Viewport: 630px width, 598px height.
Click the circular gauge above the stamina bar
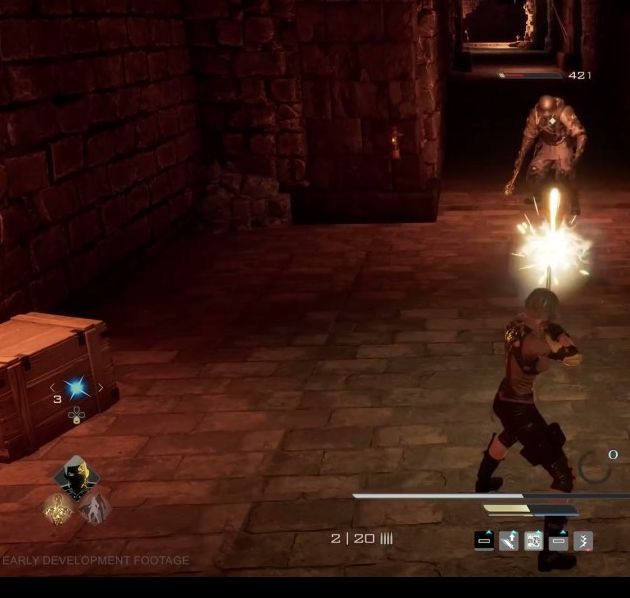tap(597, 466)
